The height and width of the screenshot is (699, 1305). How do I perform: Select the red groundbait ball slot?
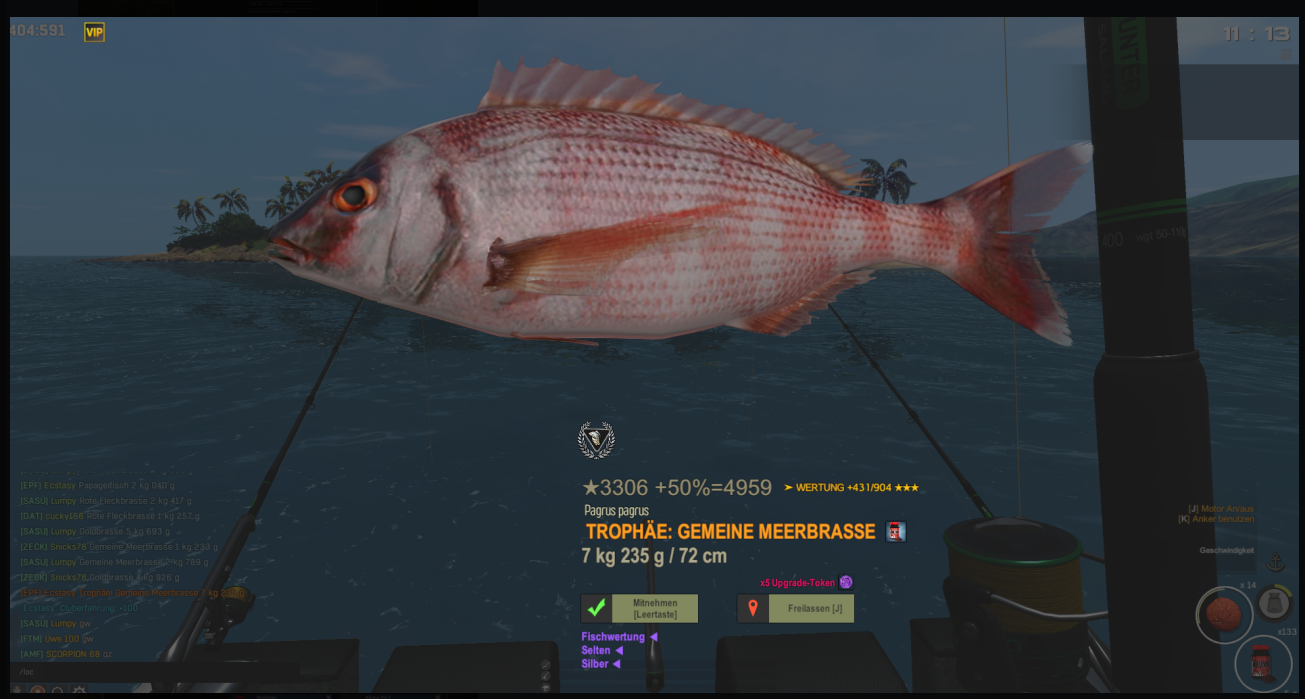pyautogui.click(x=1223, y=614)
